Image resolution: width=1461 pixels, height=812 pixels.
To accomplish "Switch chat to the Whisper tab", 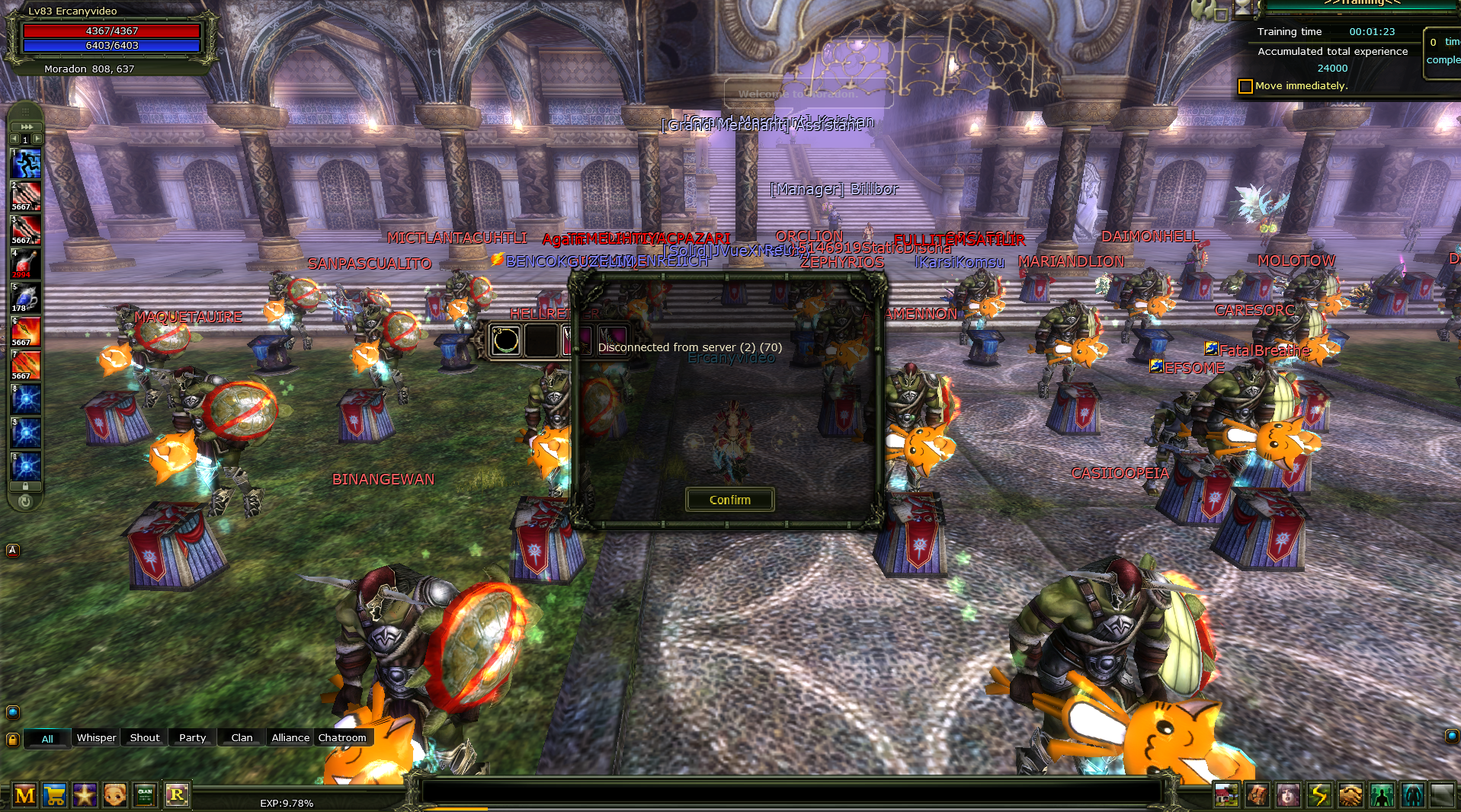I will tap(96, 737).
